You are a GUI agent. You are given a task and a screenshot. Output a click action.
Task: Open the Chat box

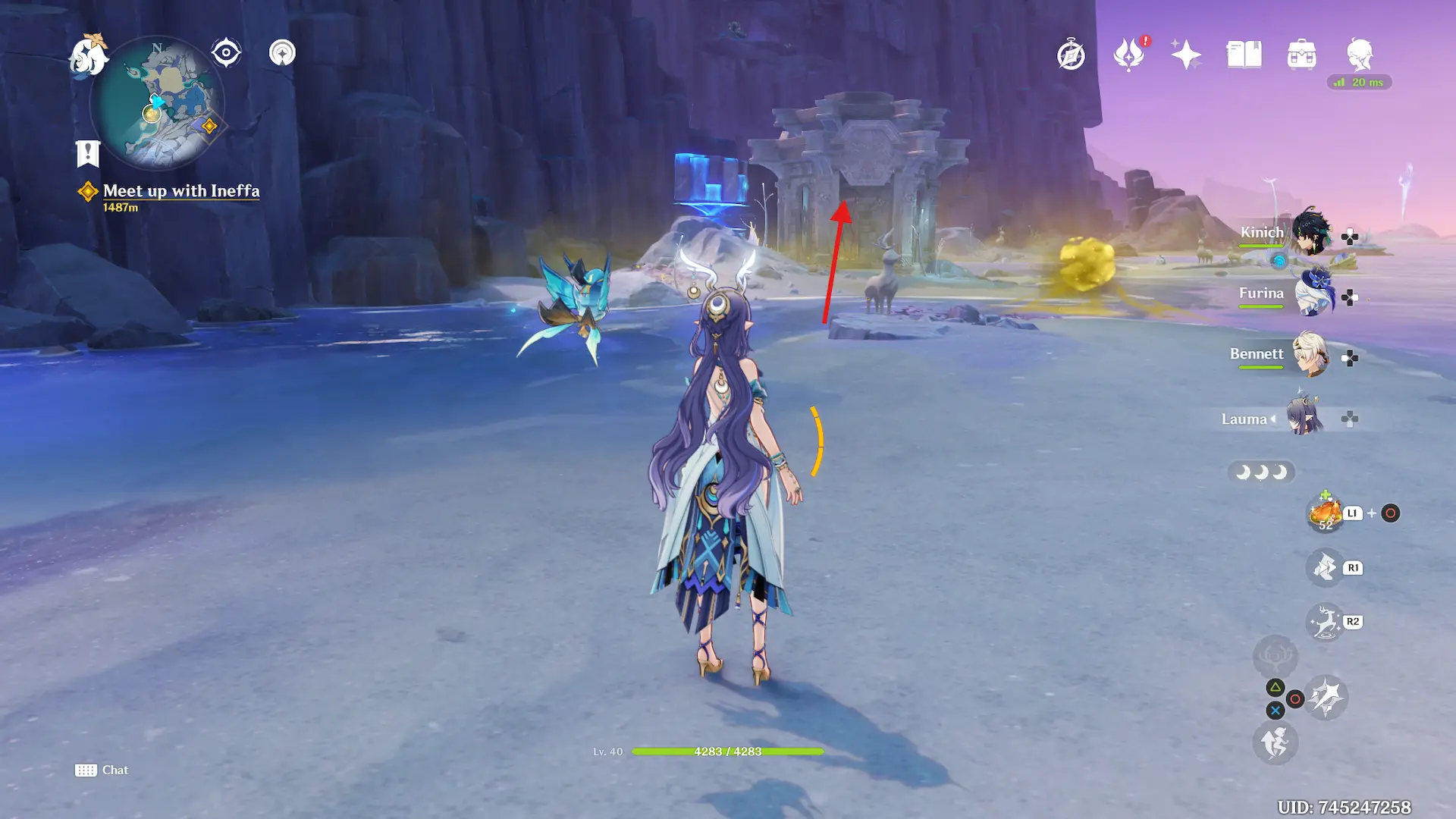click(102, 770)
